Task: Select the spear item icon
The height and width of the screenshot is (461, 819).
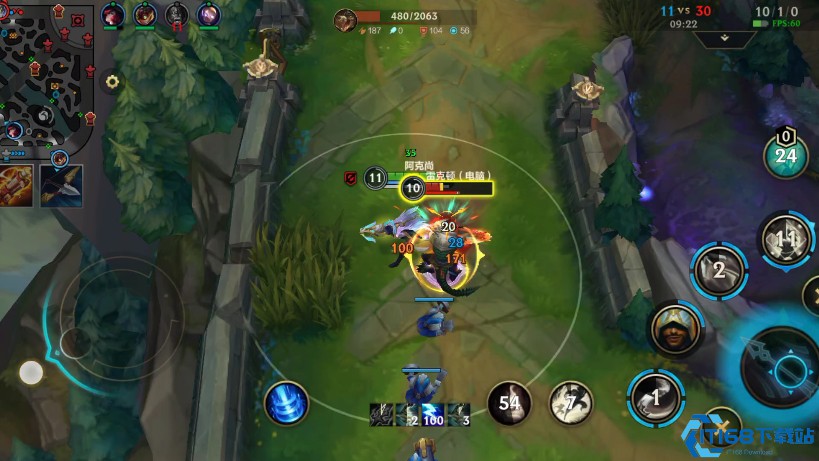Action: point(61,185)
